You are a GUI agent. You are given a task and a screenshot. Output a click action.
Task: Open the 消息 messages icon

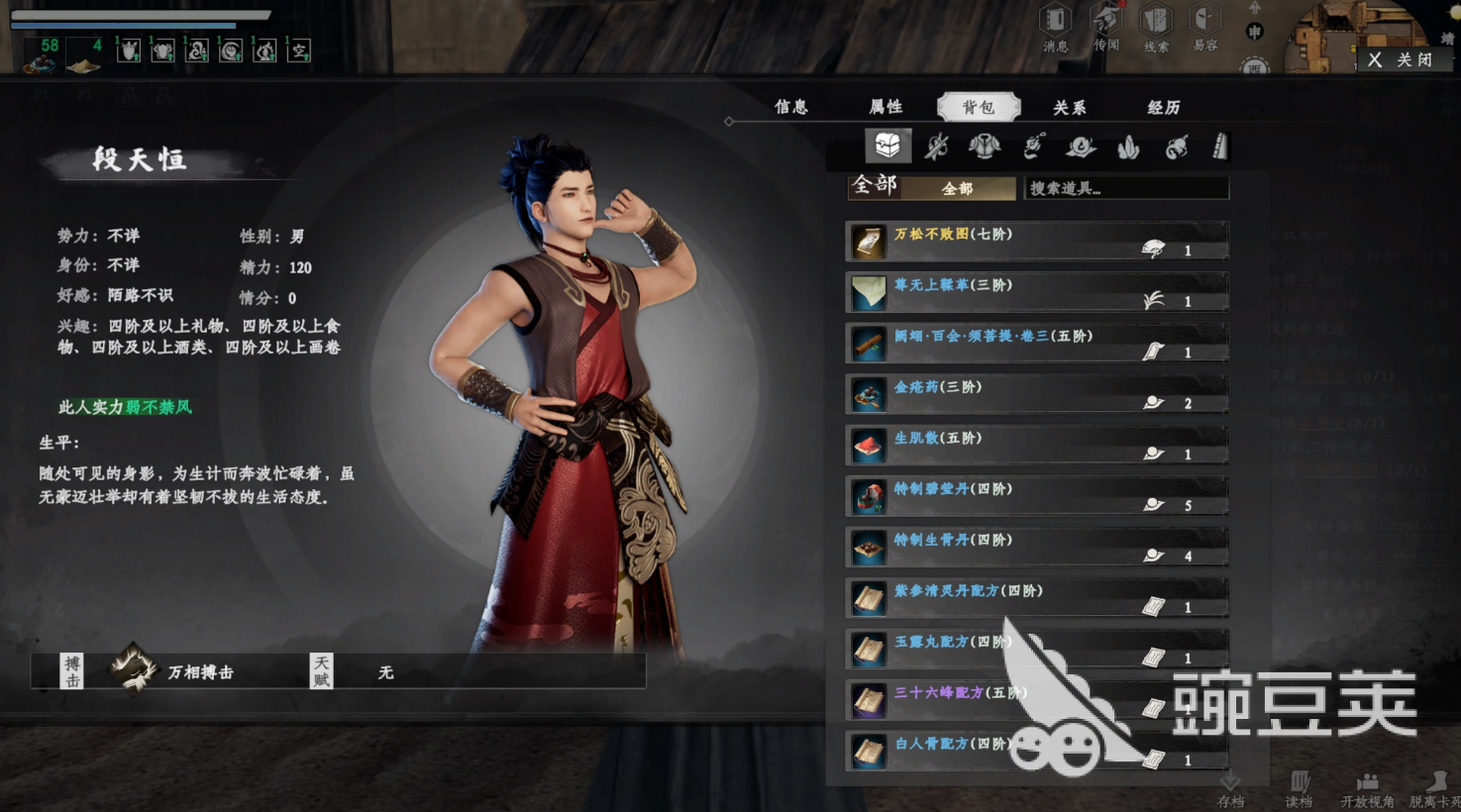(1055, 26)
